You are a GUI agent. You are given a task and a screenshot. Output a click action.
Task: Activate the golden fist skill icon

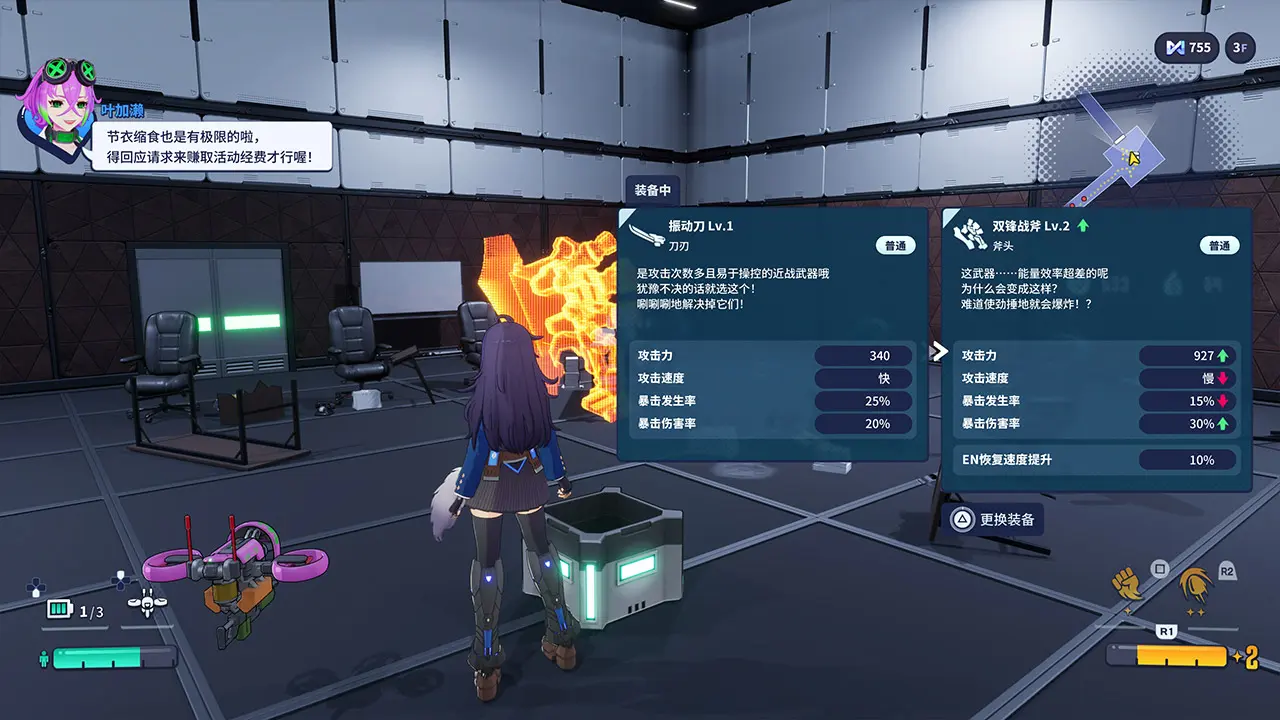[x=1128, y=581]
